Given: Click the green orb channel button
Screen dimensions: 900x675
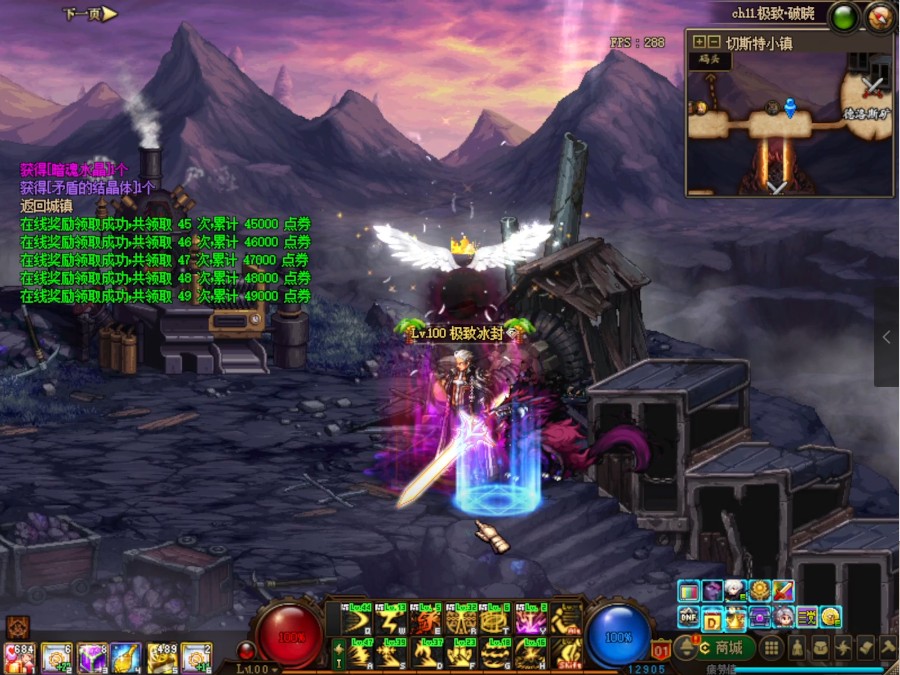Looking at the screenshot, I should pyautogui.click(x=845, y=16).
